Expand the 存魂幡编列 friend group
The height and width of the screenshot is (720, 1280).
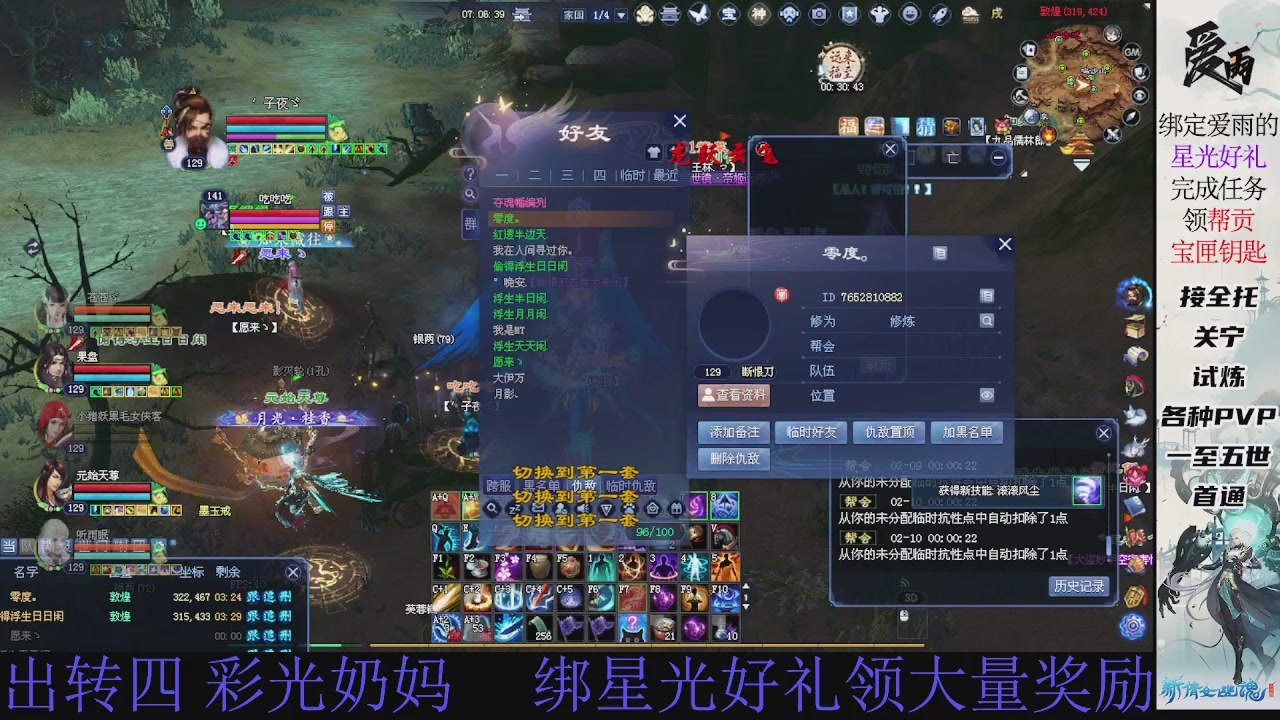pyautogui.click(x=519, y=200)
